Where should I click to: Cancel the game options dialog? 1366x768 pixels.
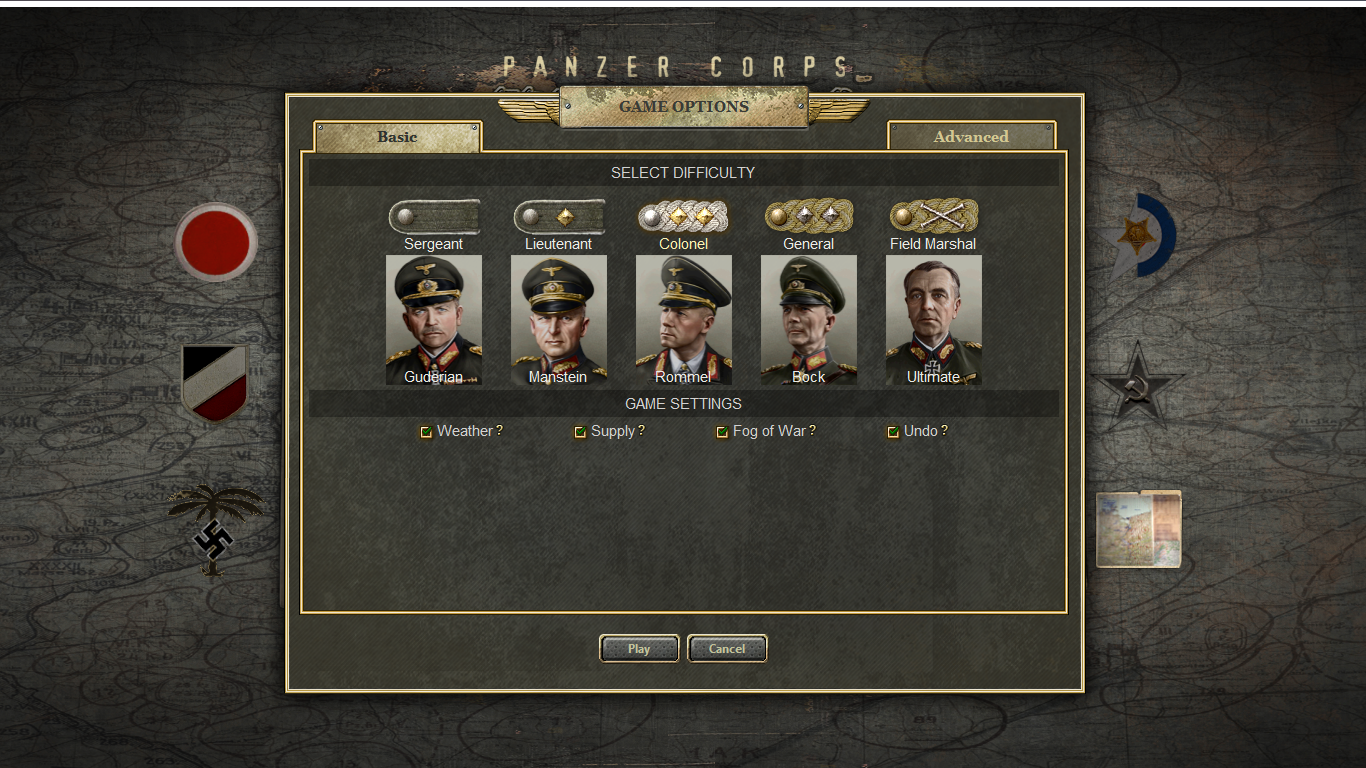[727, 649]
